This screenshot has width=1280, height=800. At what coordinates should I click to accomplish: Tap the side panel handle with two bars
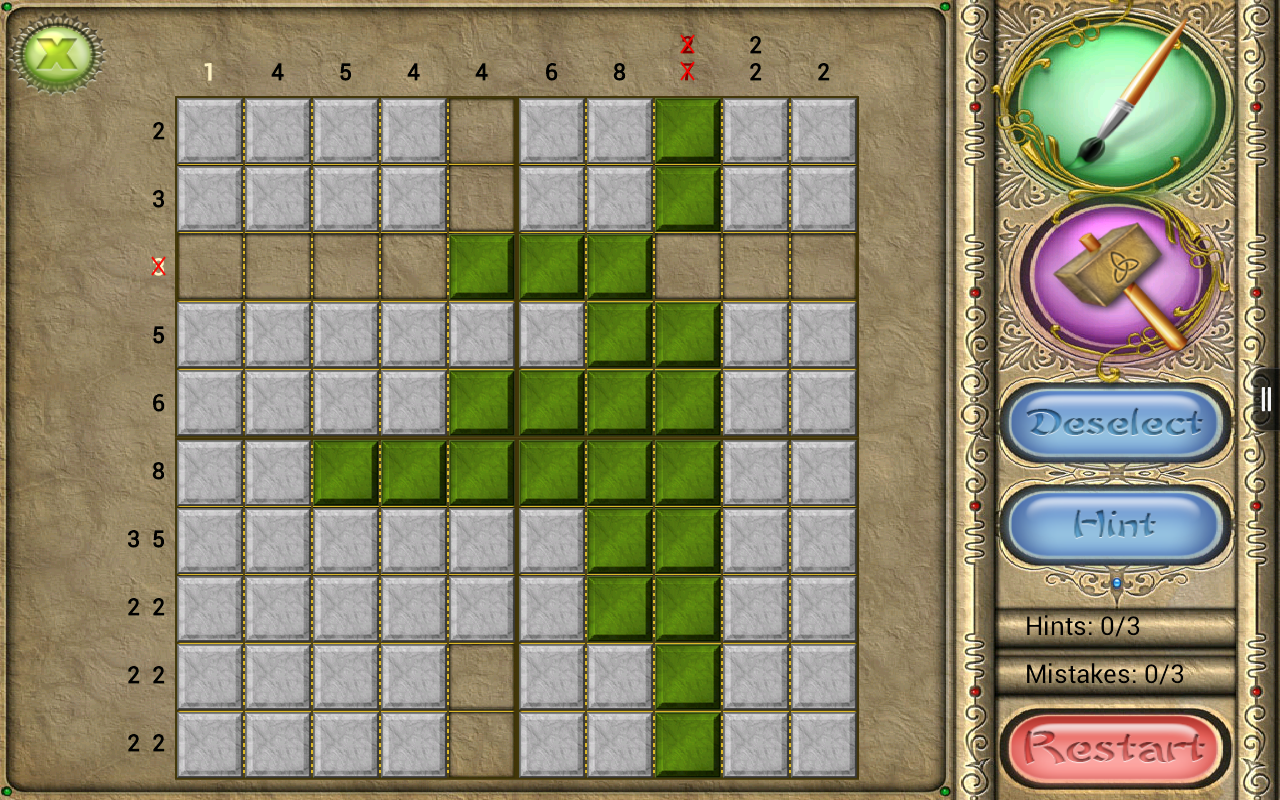point(1266,399)
